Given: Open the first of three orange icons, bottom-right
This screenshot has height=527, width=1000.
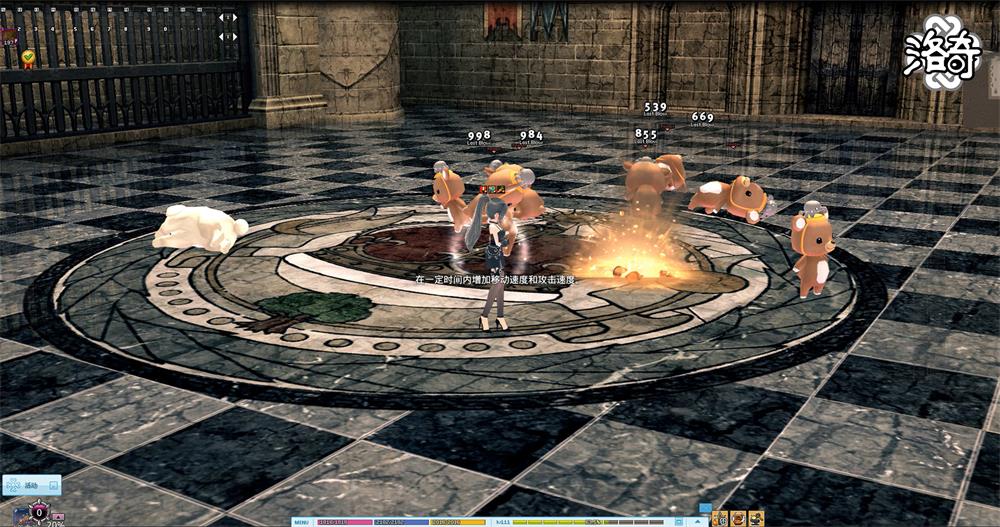Looking at the screenshot, I should (x=721, y=518).
